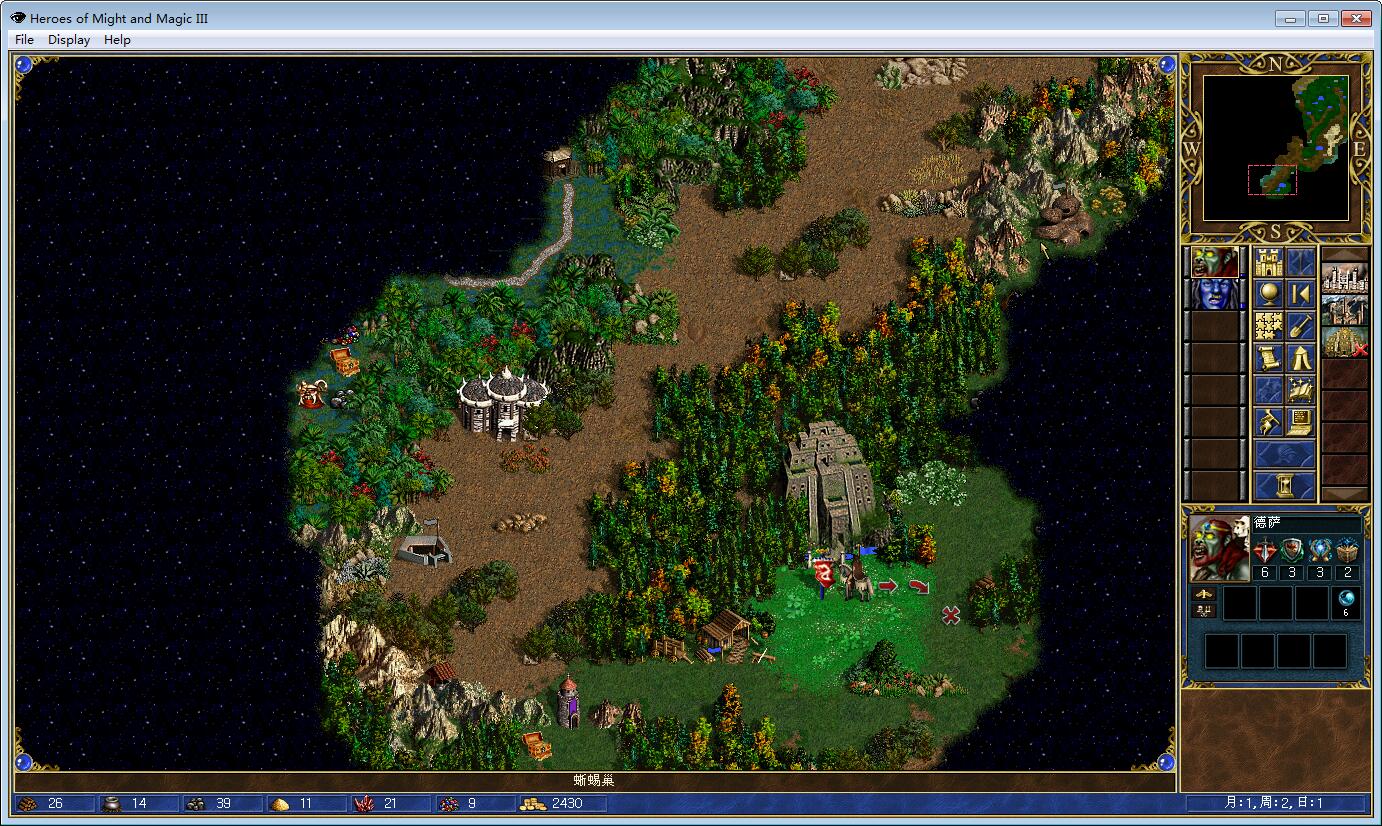Click the Replay Opponent Turn arrow button
The image size is (1382, 826).
1300,295
